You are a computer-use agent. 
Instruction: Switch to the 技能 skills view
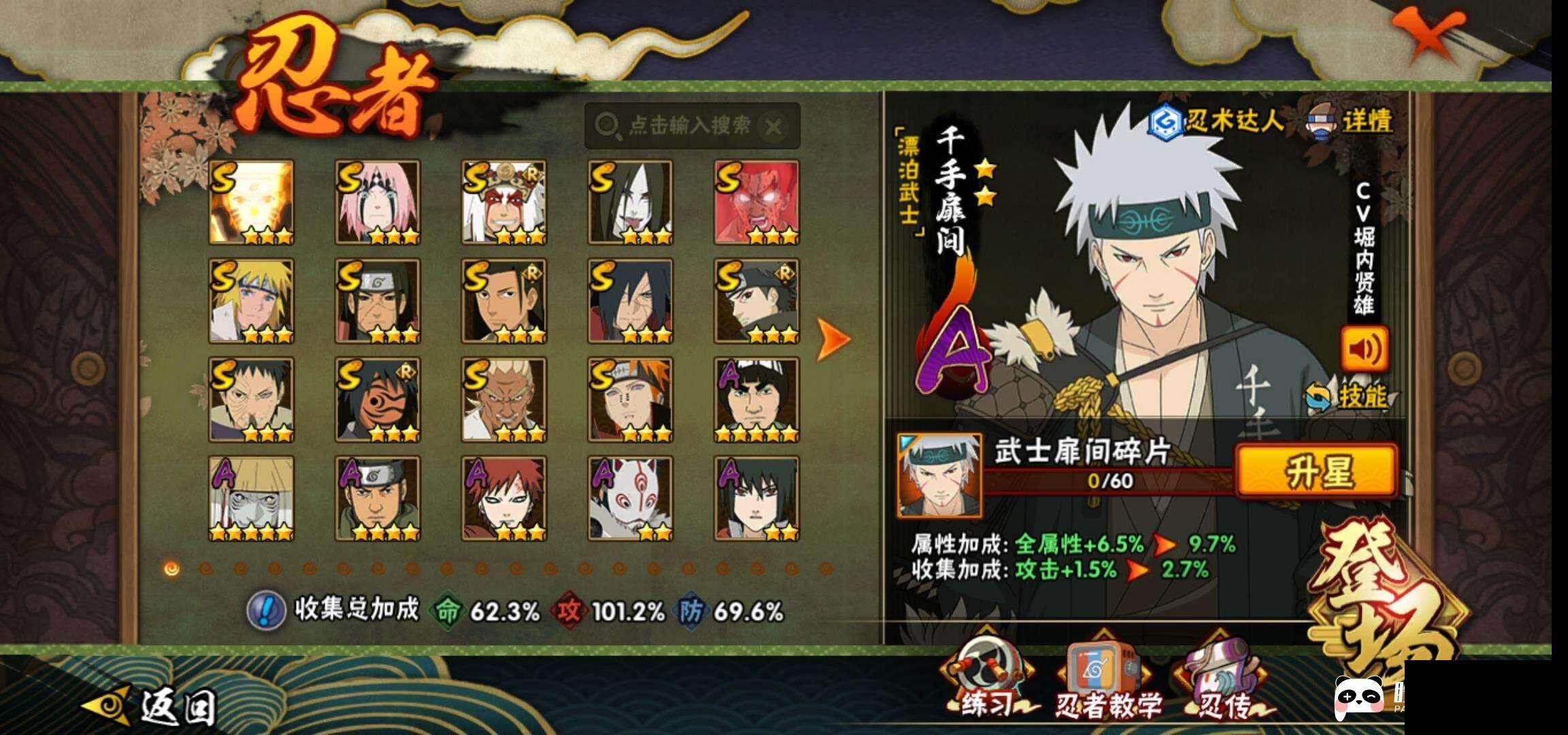pyautogui.click(x=1349, y=397)
